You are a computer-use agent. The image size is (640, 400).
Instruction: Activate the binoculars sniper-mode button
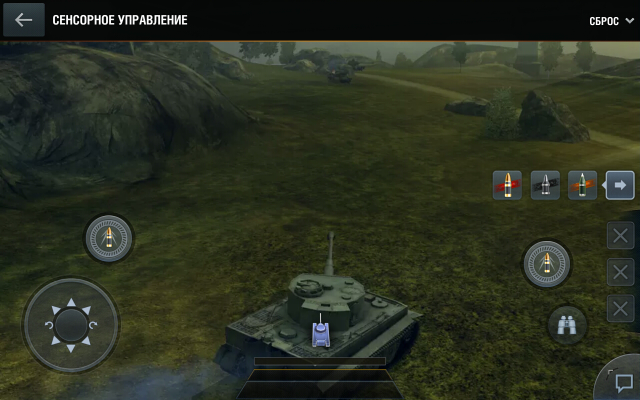(567, 324)
